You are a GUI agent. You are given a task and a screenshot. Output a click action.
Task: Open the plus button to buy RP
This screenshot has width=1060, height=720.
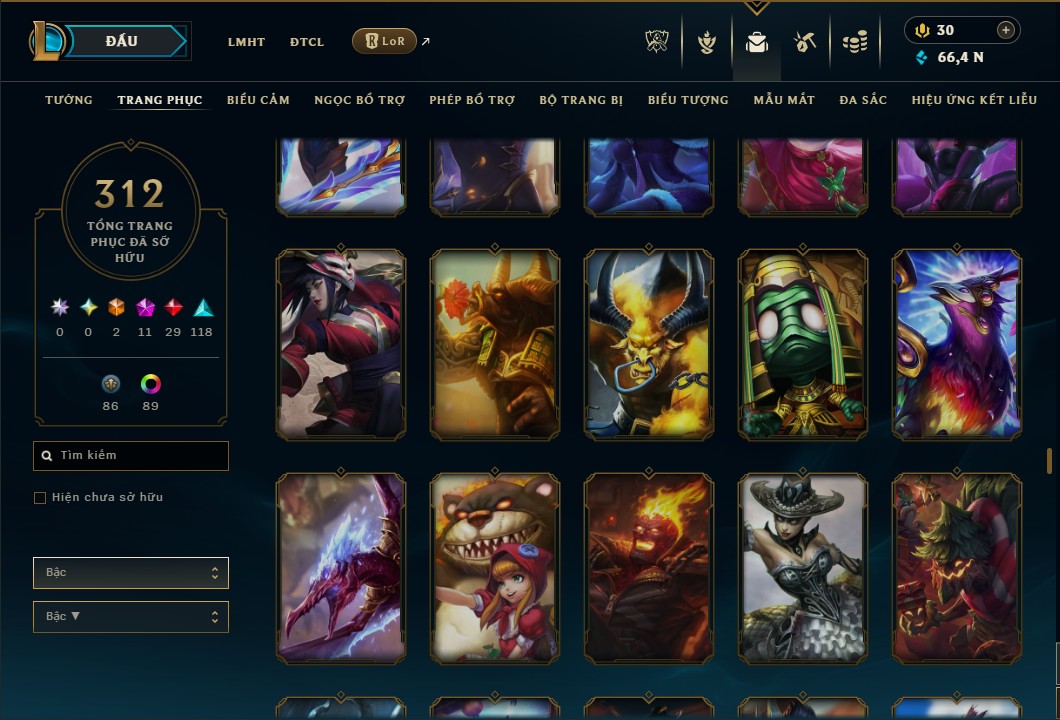pyautogui.click(x=1006, y=30)
